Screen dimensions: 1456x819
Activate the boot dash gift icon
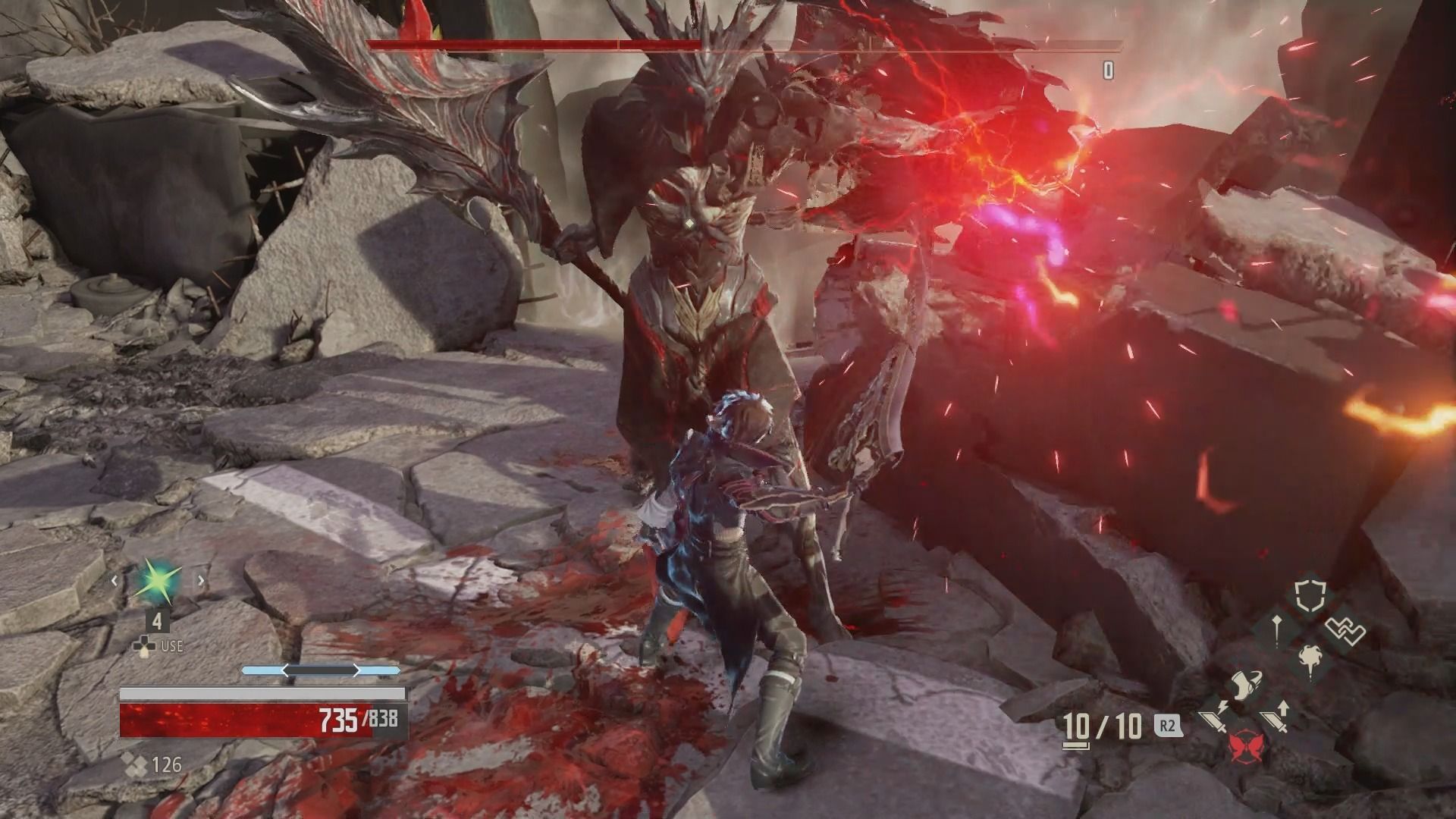1246,684
